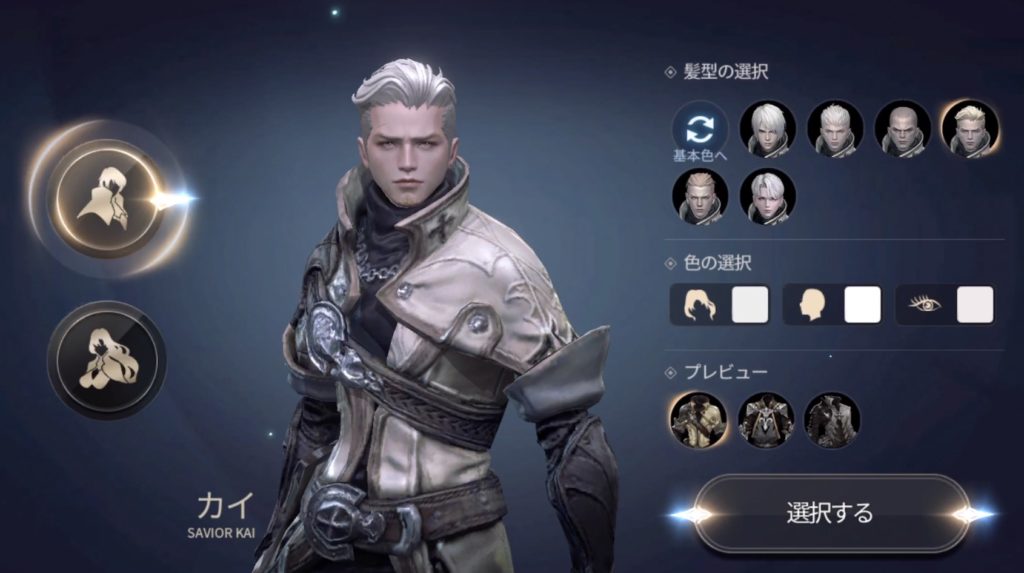
Task: Choose the long white bangs hairstyle
Action: (x=768, y=129)
